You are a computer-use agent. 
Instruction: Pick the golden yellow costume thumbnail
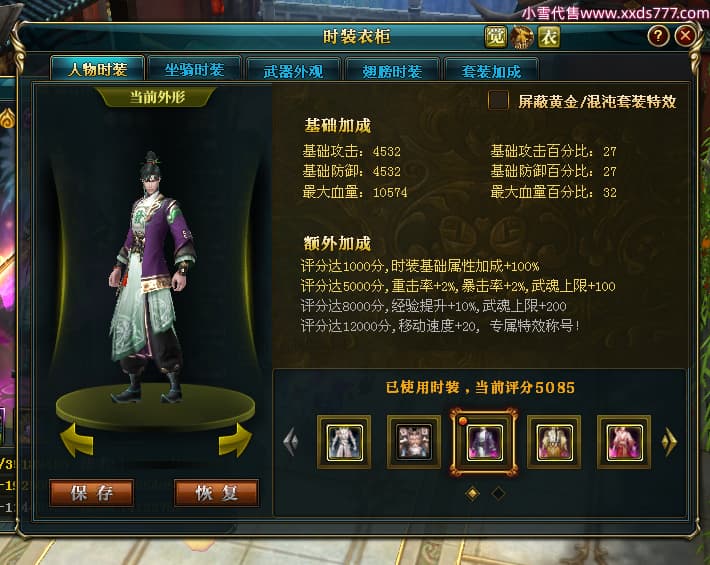click(x=554, y=441)
